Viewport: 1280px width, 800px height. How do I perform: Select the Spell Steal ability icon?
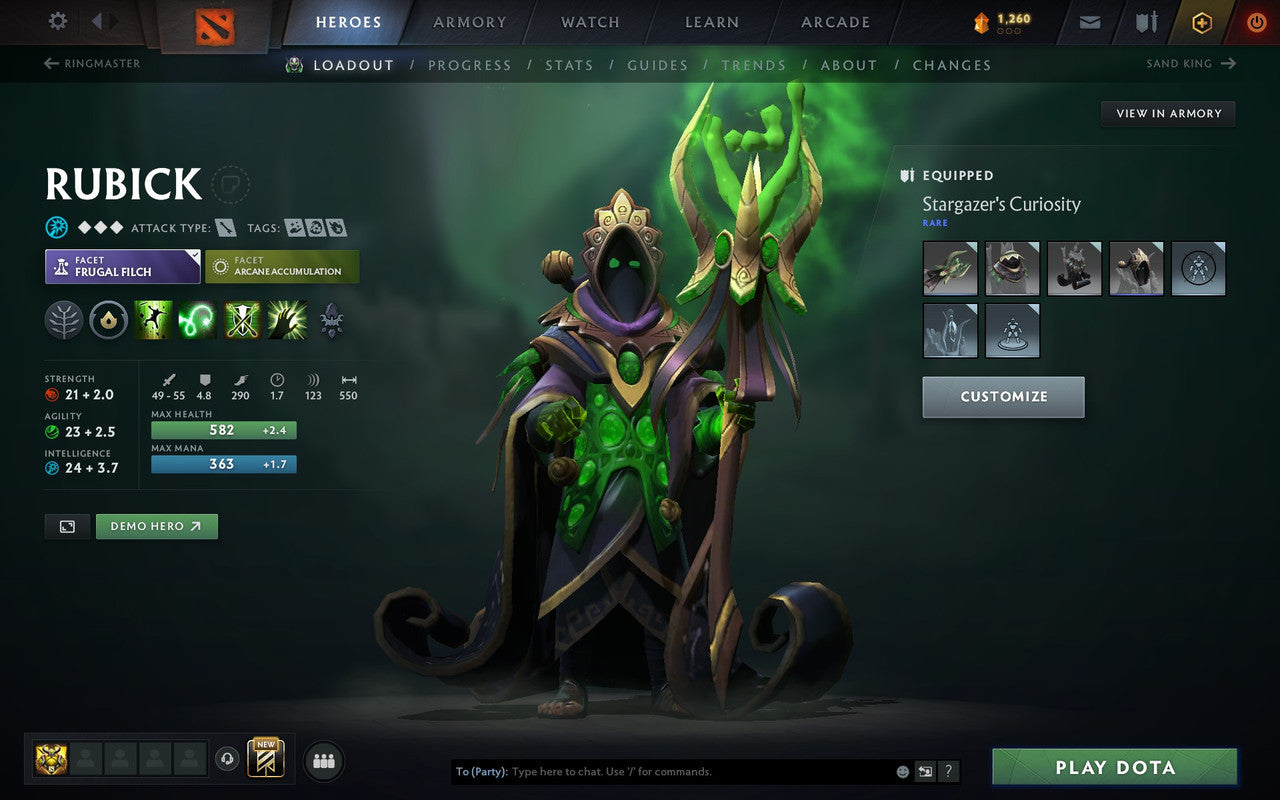(287, 320)
